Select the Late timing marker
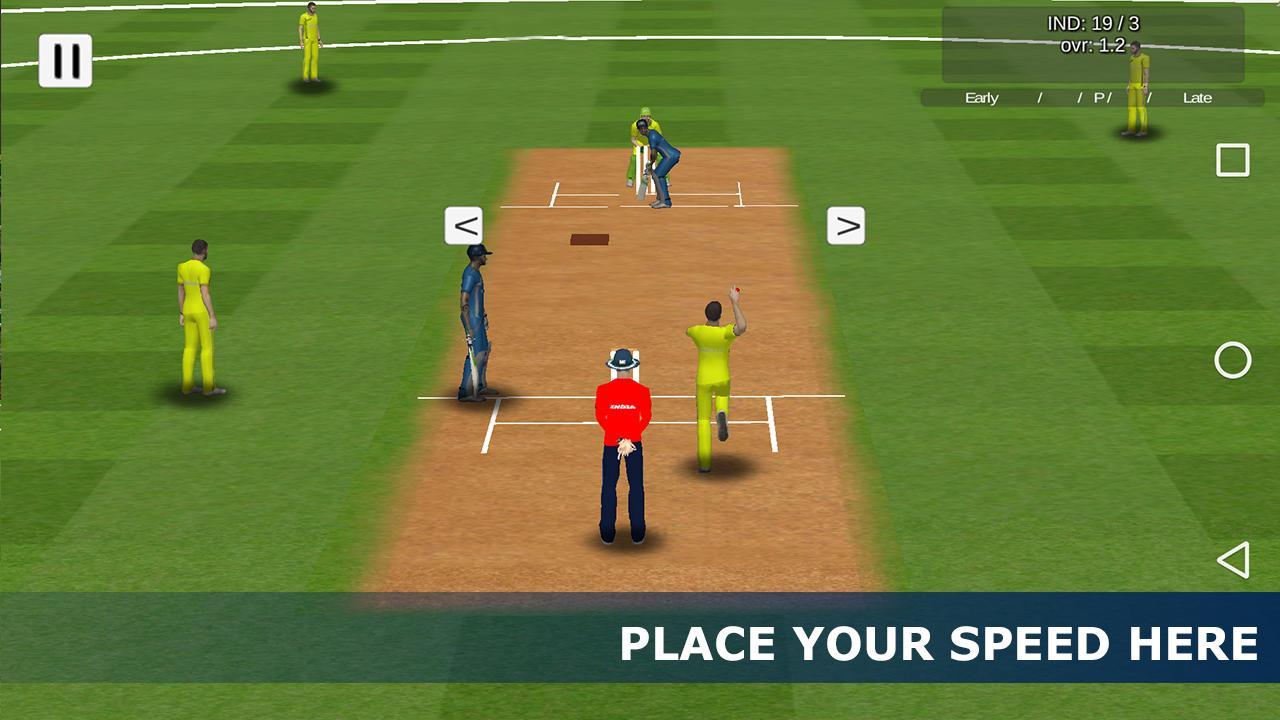The height and width of the screenshot is (720, 1280). click(1199, 98)
